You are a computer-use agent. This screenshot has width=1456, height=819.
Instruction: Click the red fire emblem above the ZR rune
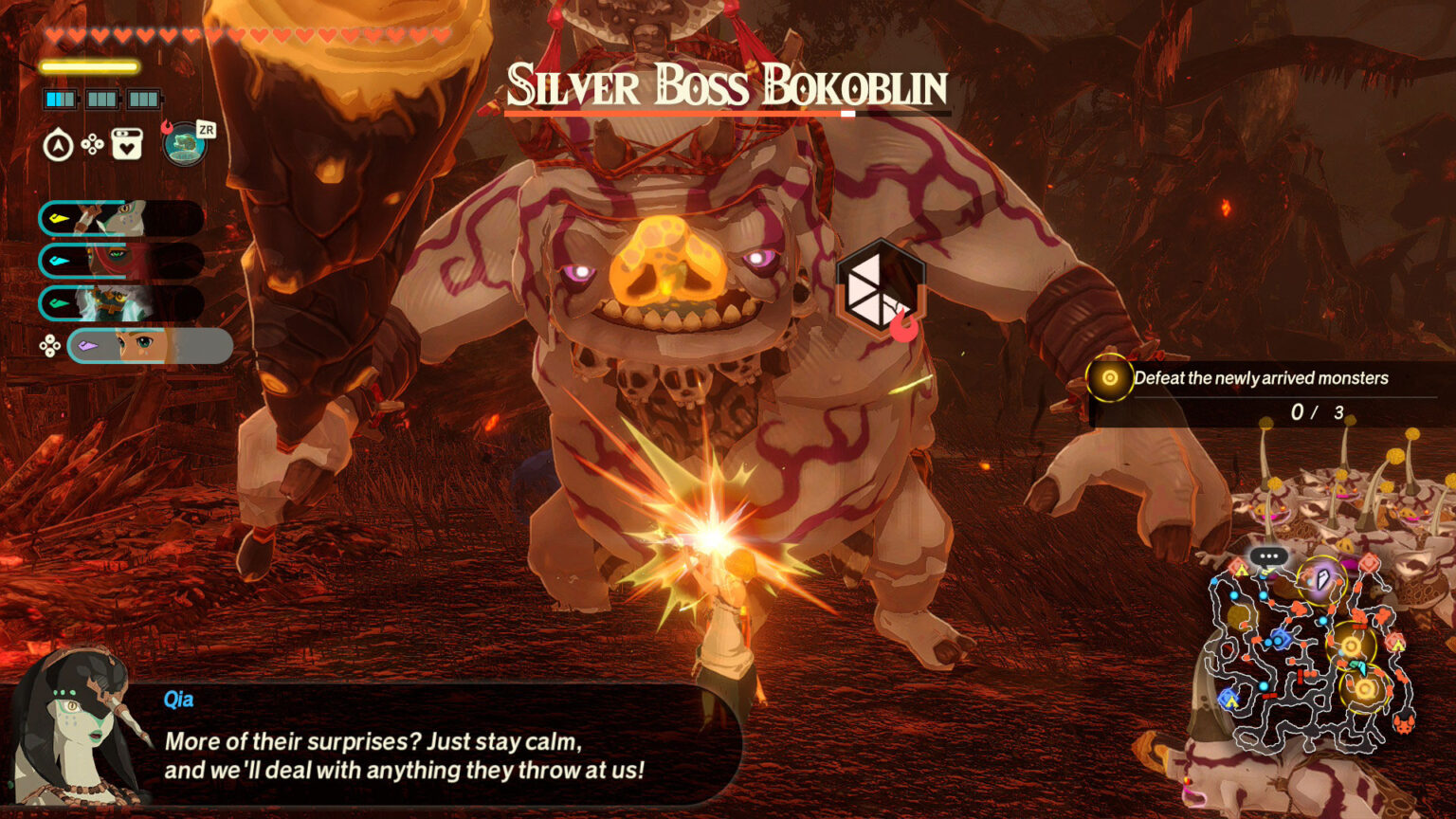(167, 125)
